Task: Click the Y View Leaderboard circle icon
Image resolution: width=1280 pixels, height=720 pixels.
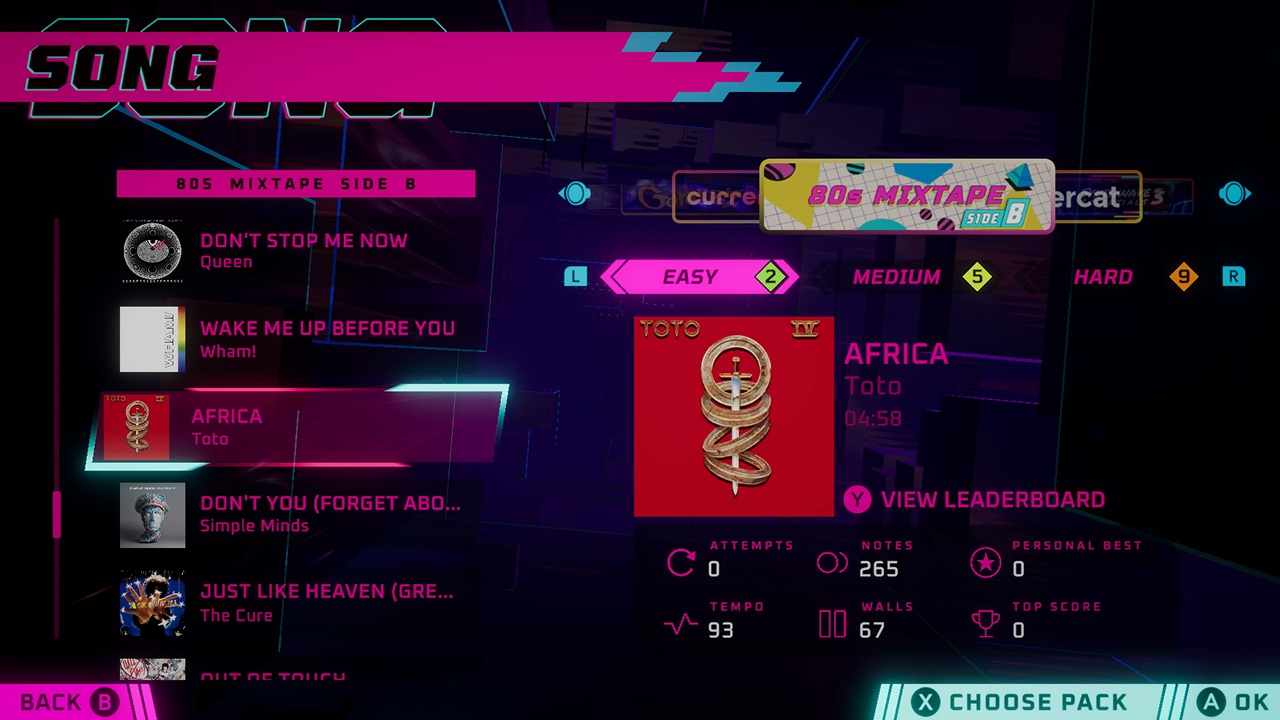Action: point(857,499)
